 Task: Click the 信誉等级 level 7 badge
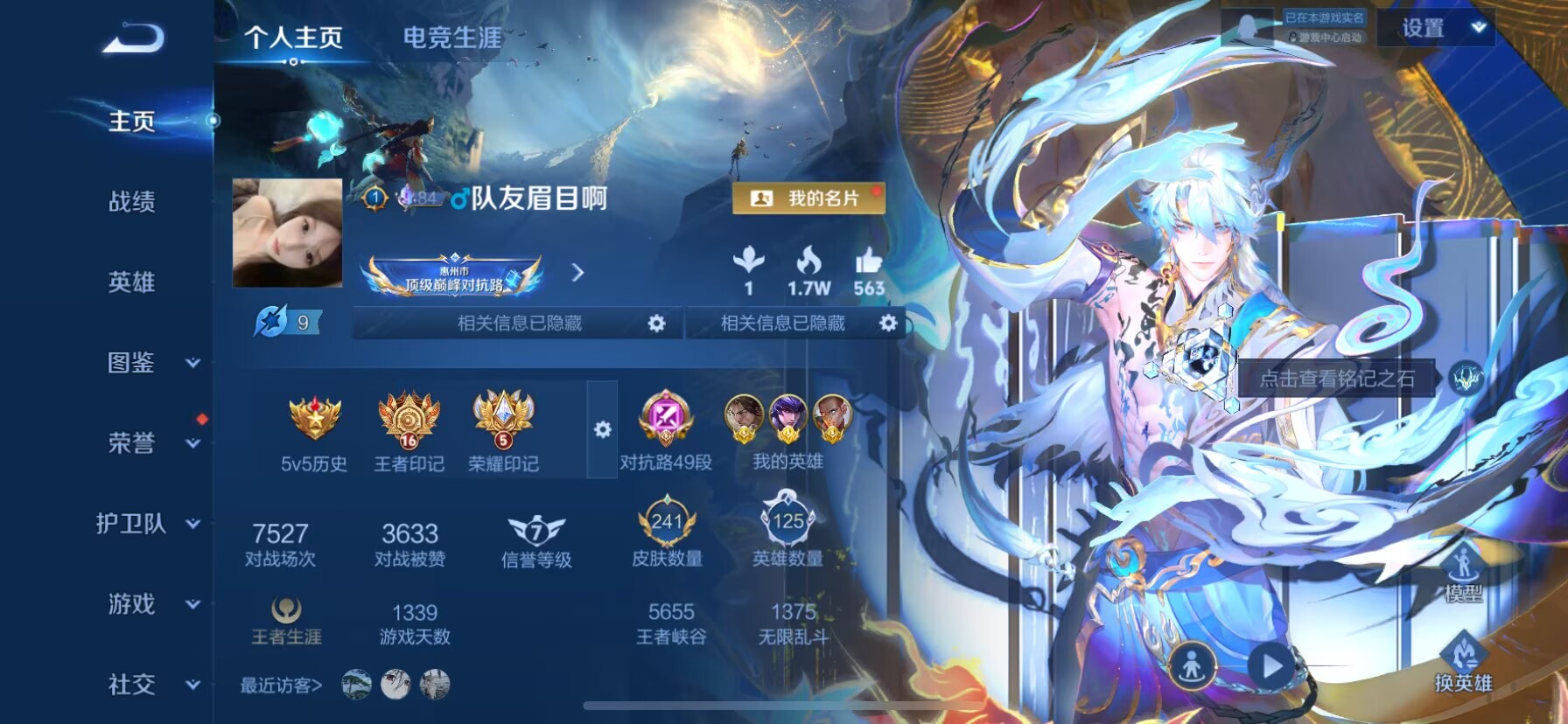536,529
